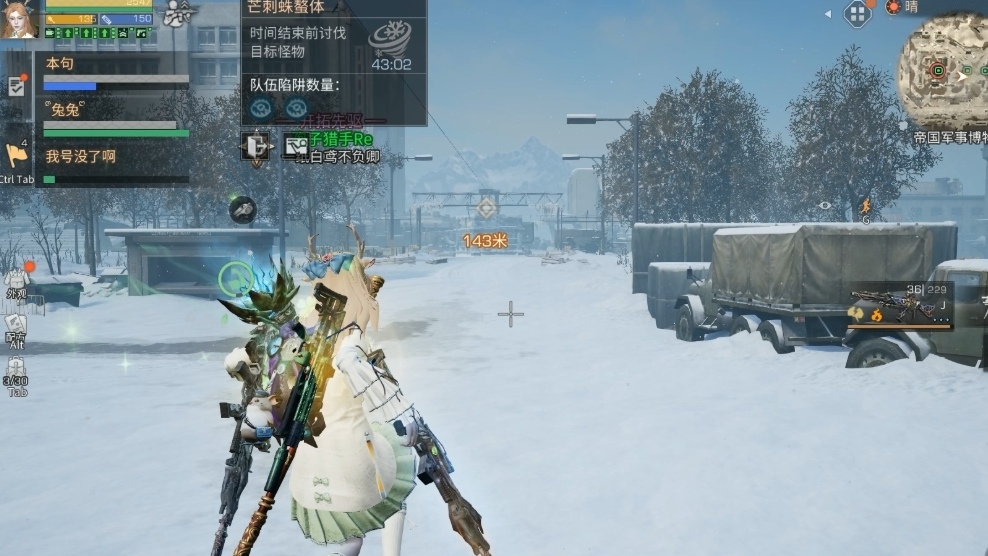Open the 外观 appearance menu
Screen dimensions: 988x556
(x=16, y=282)
